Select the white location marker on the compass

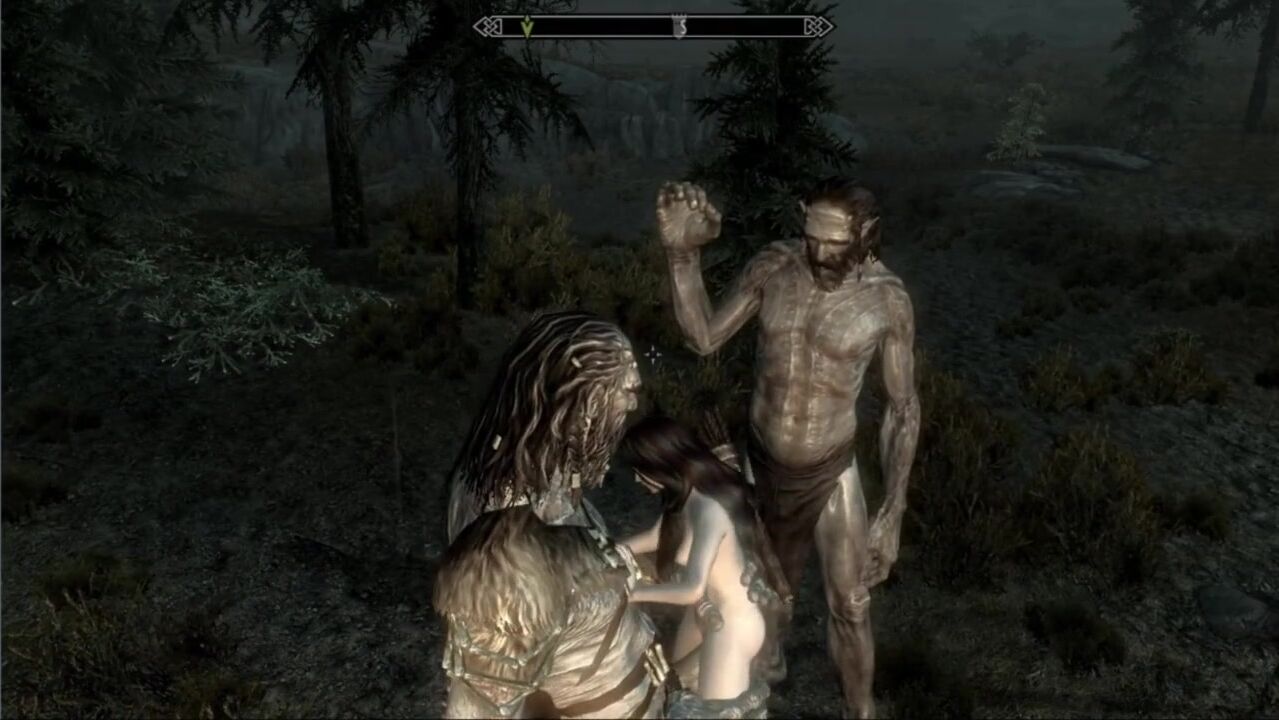click(680, 27)
